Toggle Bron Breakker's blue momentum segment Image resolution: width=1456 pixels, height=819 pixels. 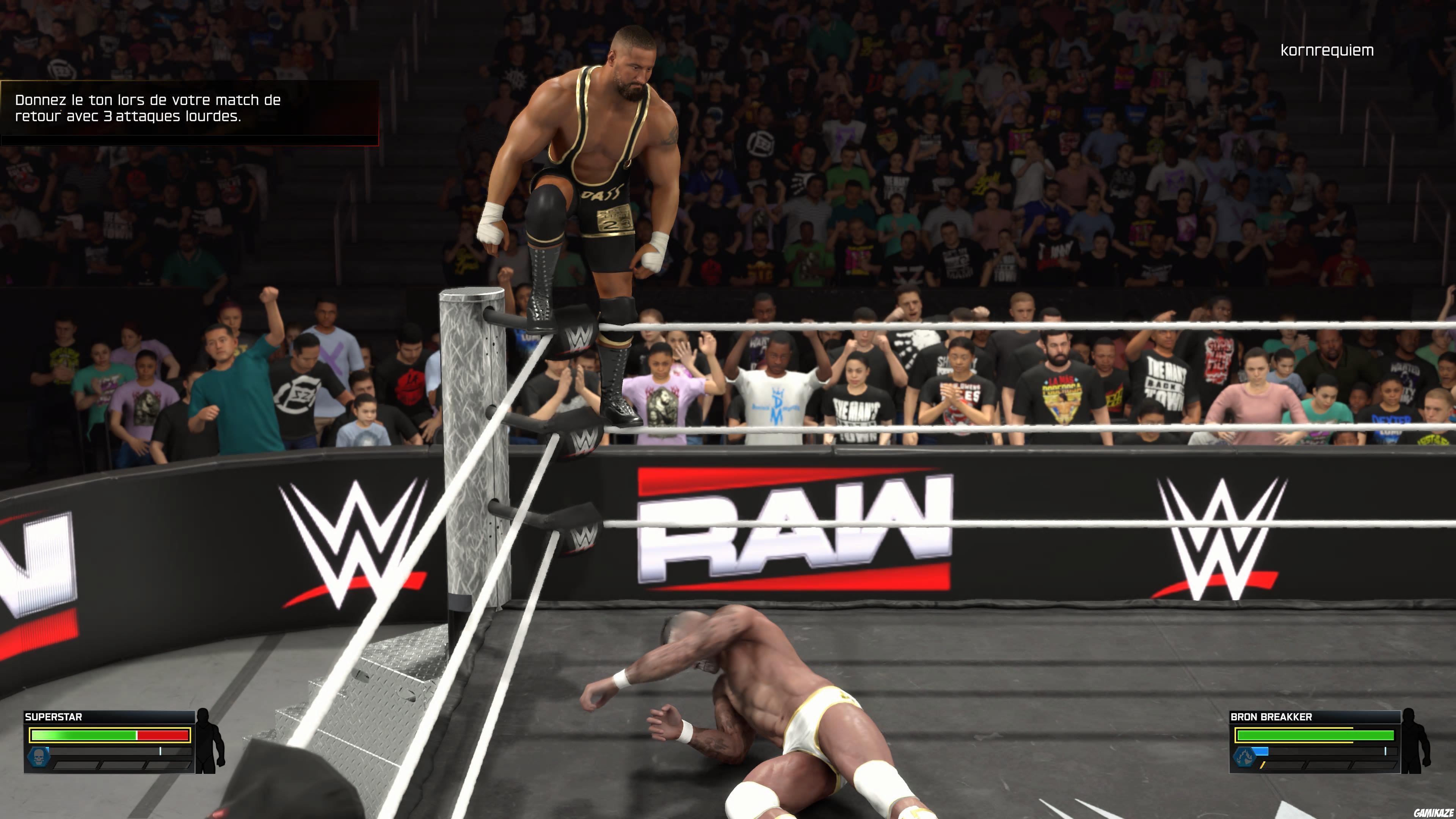[x=1260, y=752]
